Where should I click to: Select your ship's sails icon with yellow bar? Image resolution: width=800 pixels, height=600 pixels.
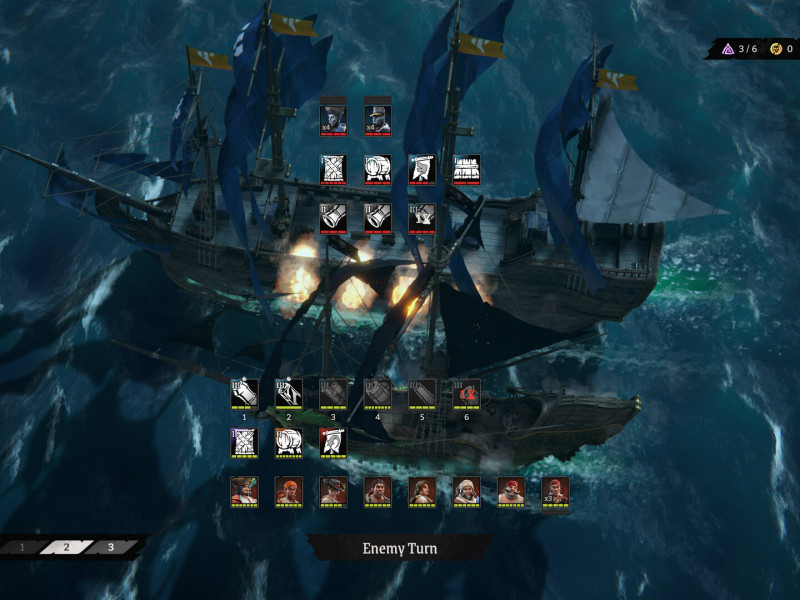click(245, 442)
